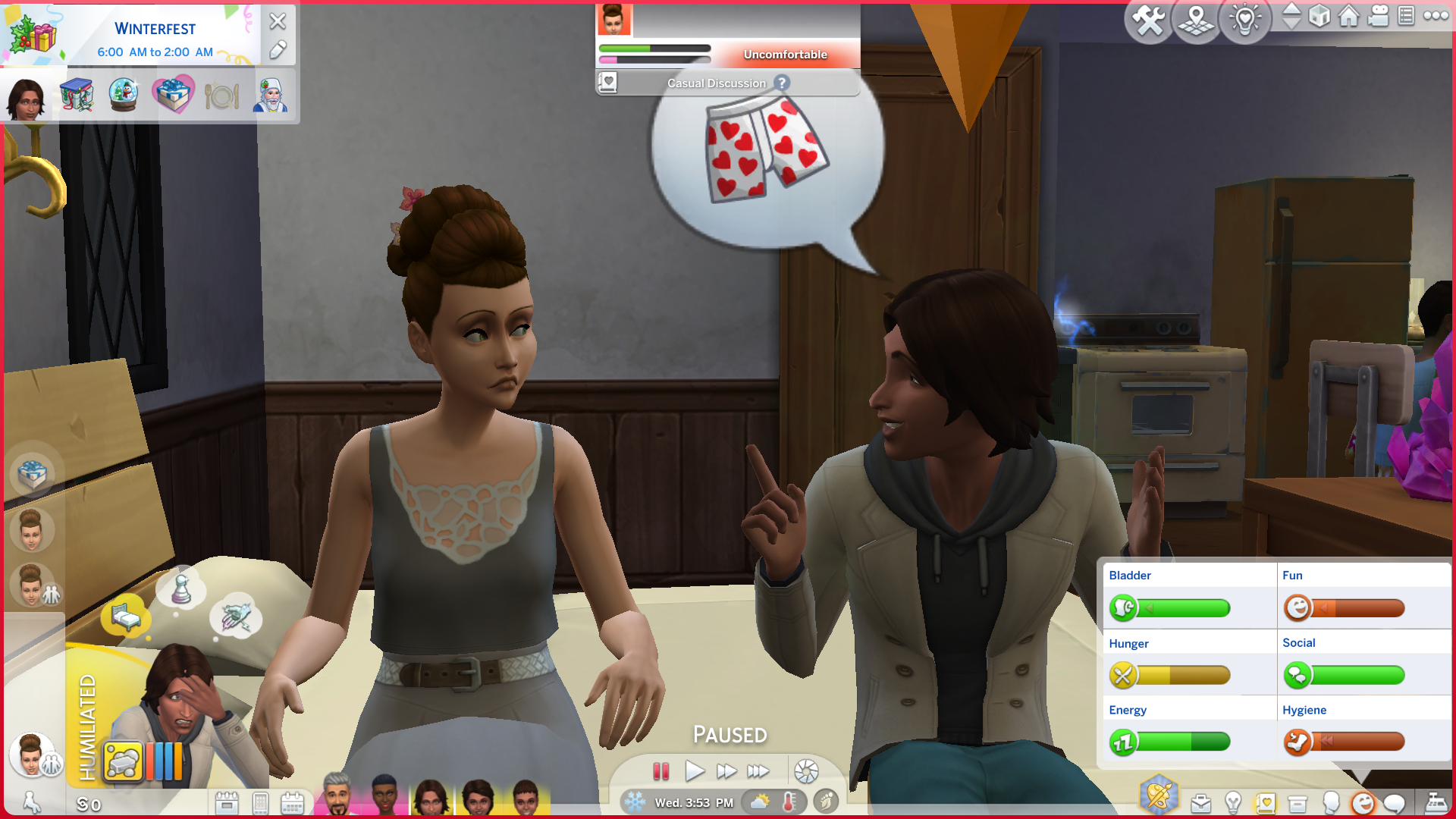Viewport: 1456px width, 819px height.
Task: Open the Career panel briefcase icon
Action: (x=1200, y=803)
